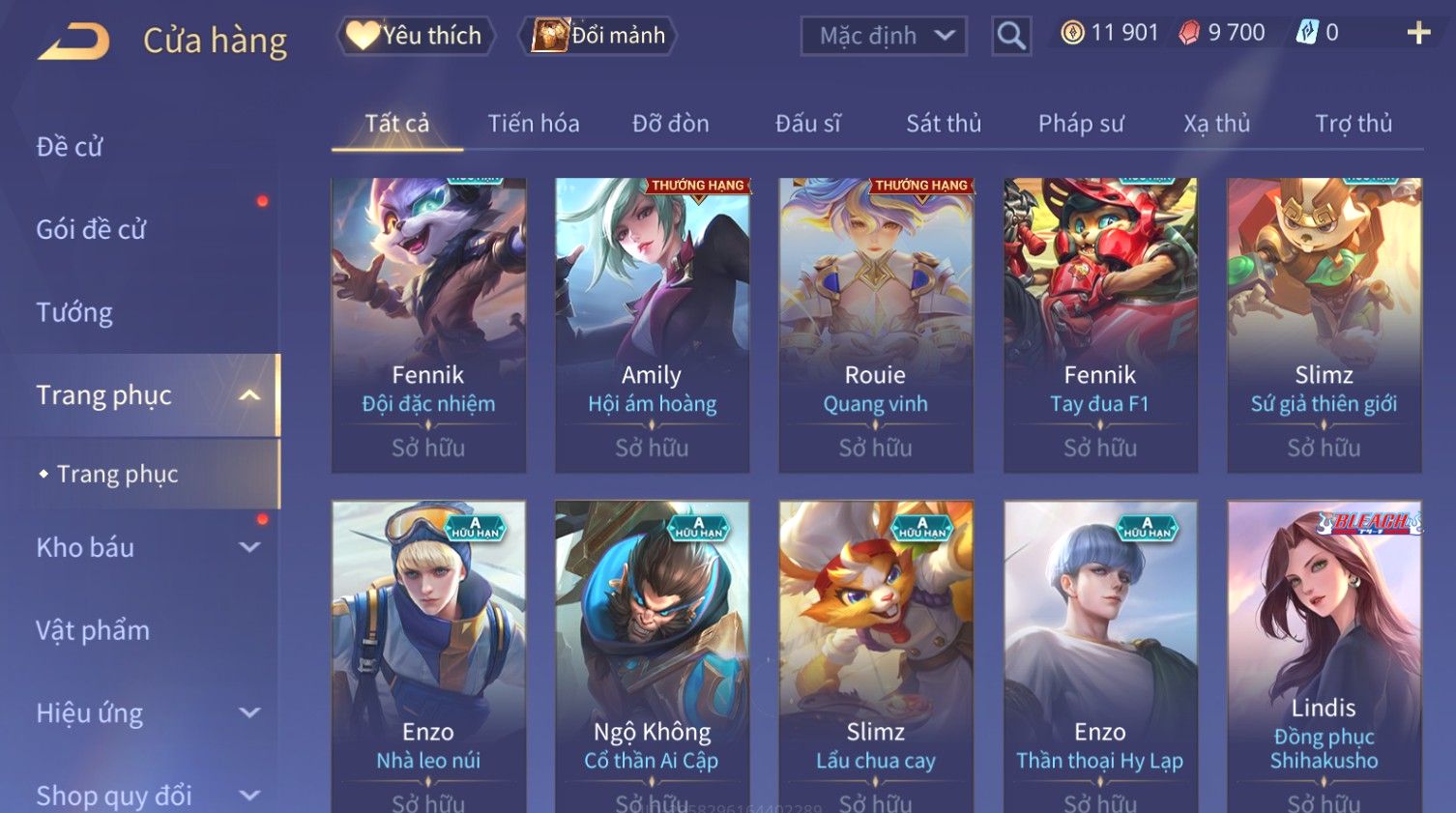Filter skins by Sát thủ tab
The height and width of the screenshot is (813, 1456).
(944, 124)
